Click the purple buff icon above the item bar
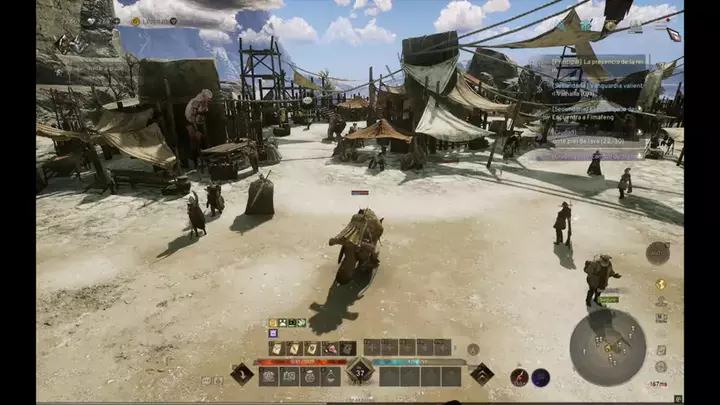The image size is (720, 405). 272,334
